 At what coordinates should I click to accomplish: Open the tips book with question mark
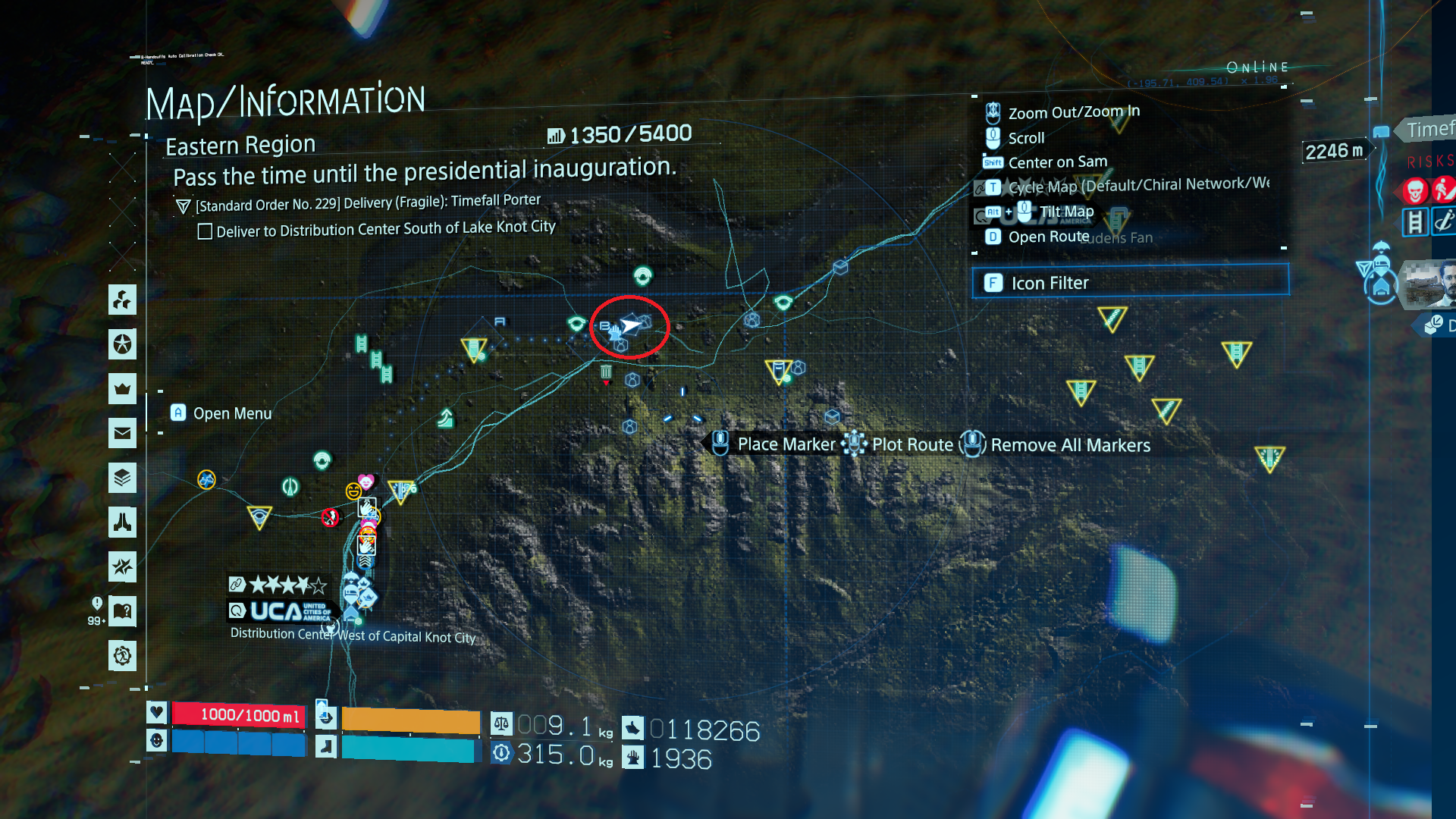pyautogui.click(x=122, y=611)
